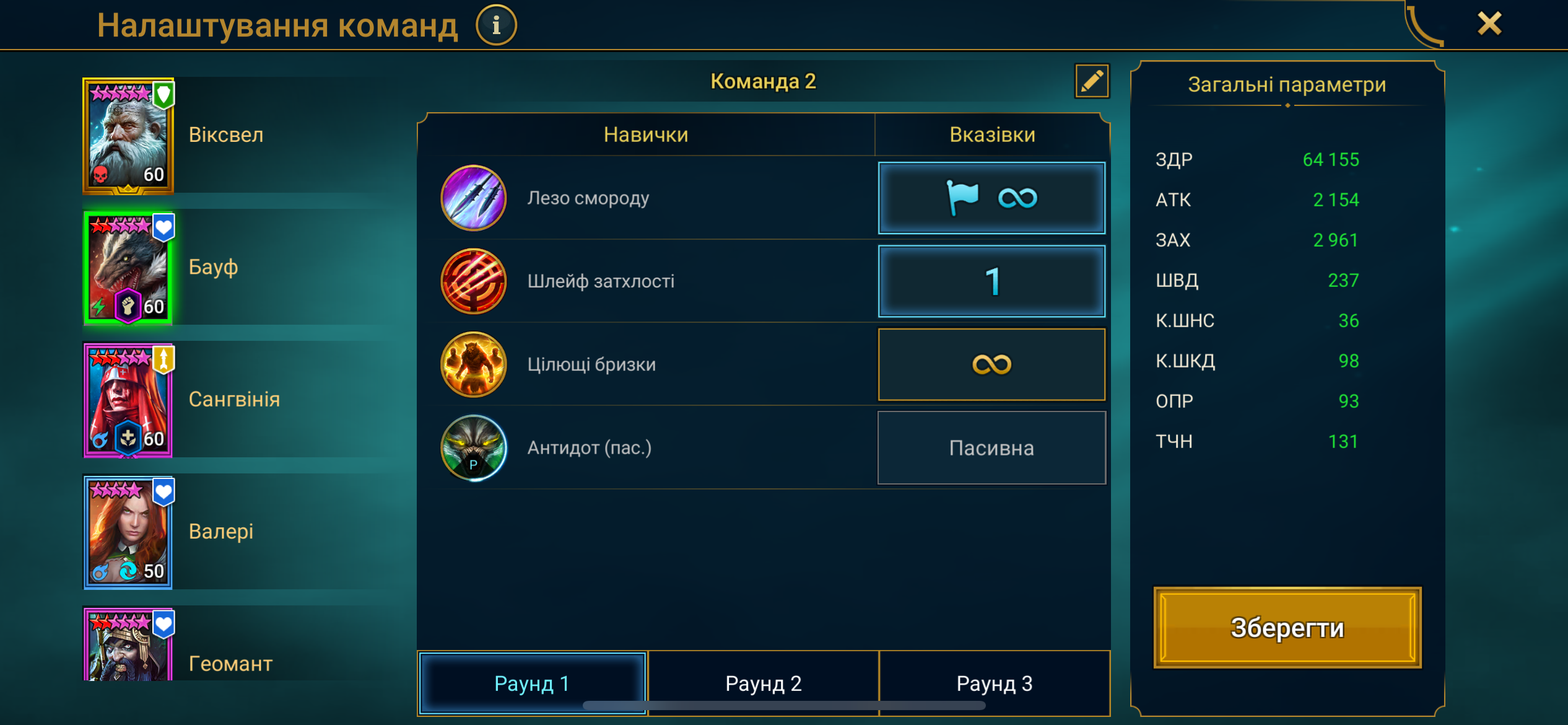
Task: Select champion Бауф portrait
Action: pyautogui.click(x=128, y=268)
